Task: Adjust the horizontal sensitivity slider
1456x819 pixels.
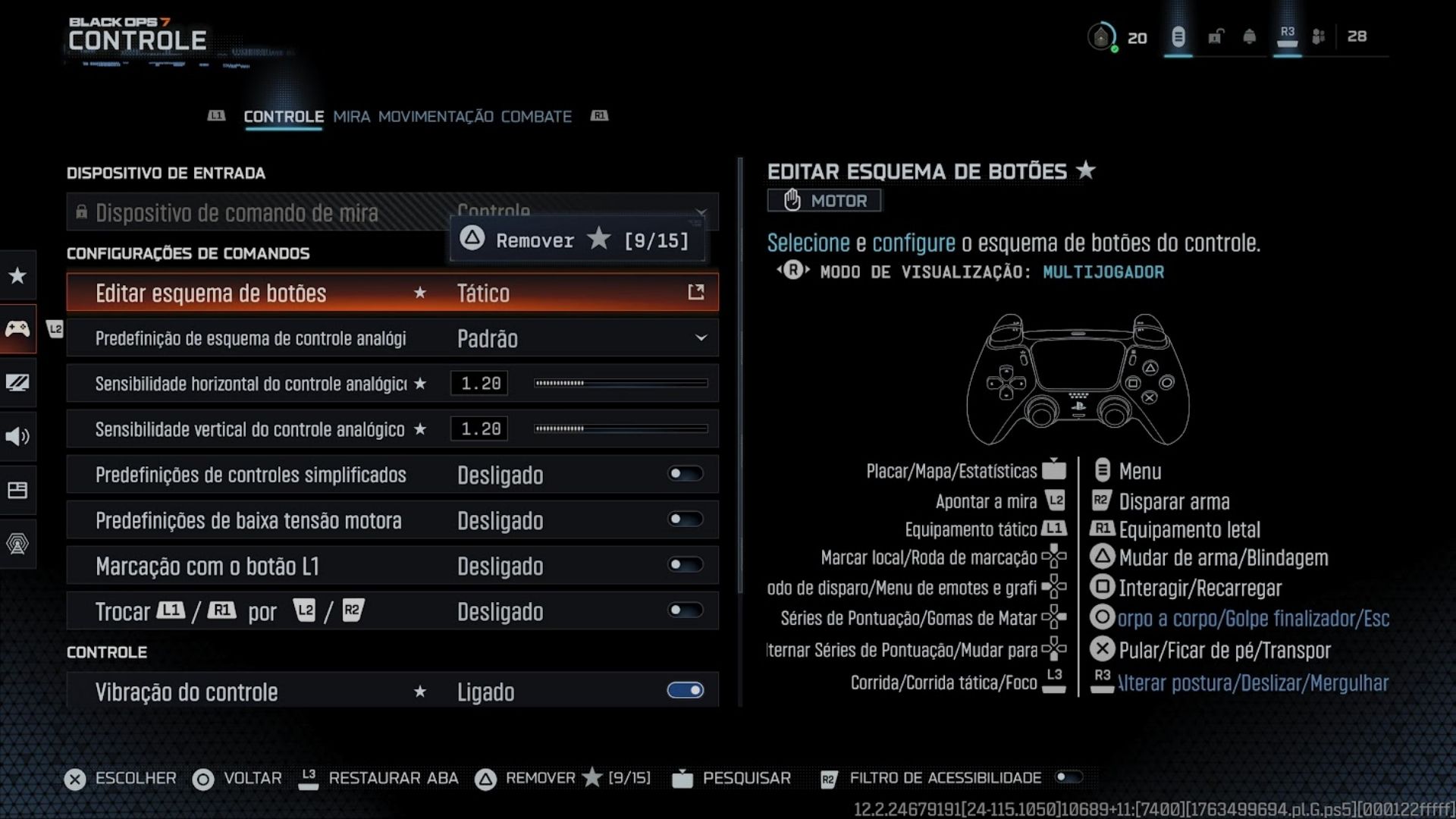Action: pyautogui.click(x=620, y=384)
